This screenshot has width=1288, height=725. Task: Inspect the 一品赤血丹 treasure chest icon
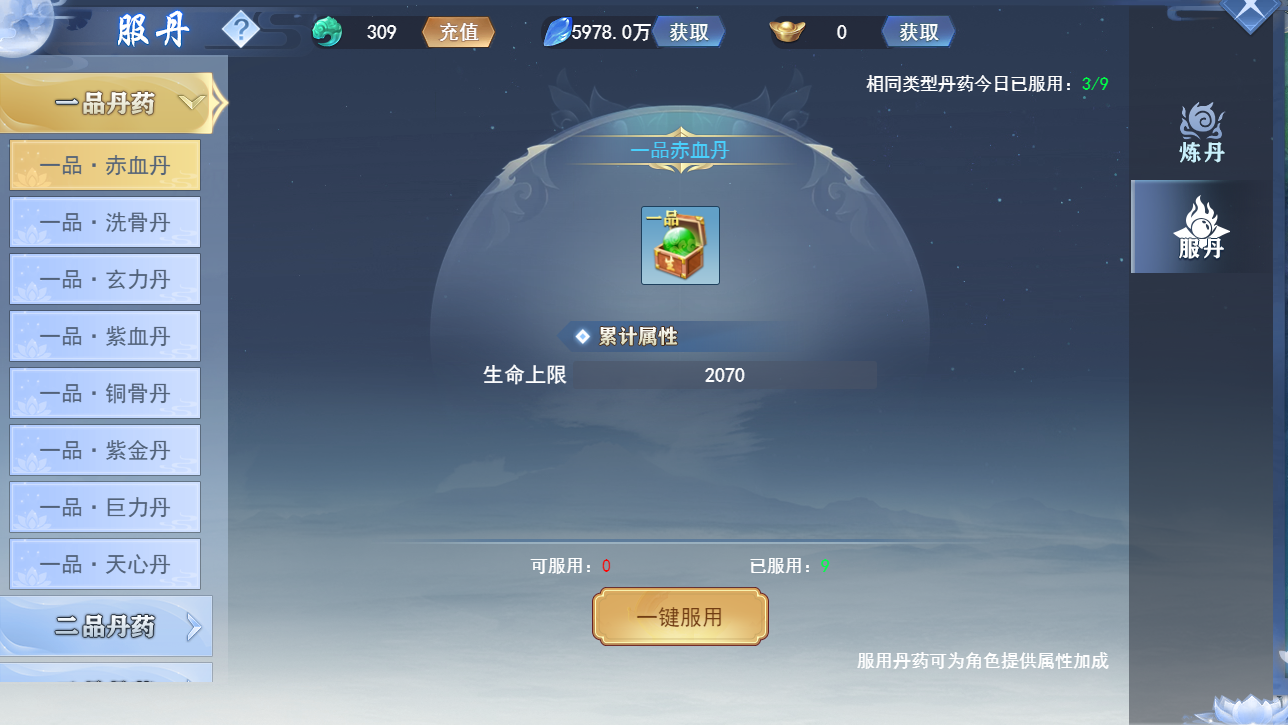click(x=680, y=246)
